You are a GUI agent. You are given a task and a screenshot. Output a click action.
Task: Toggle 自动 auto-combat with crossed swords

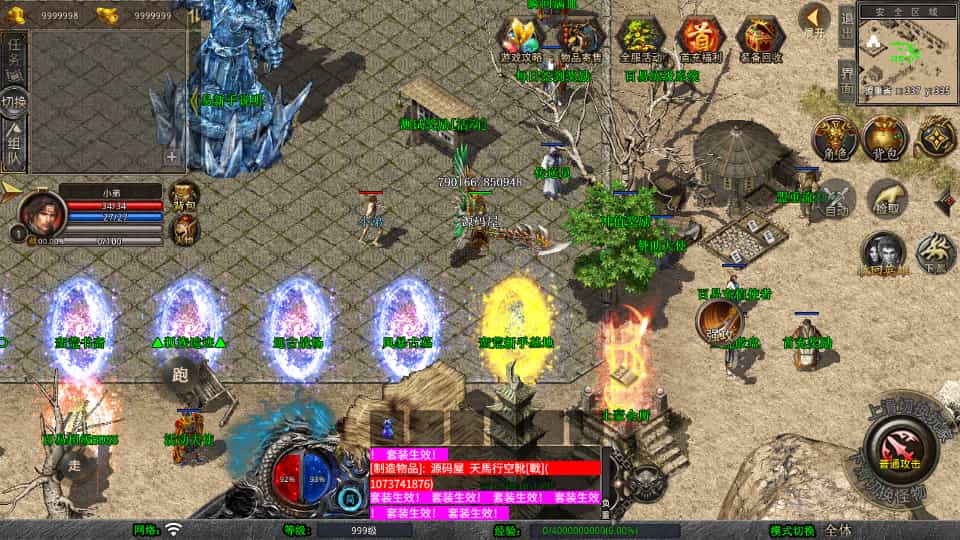pos(832,197)
